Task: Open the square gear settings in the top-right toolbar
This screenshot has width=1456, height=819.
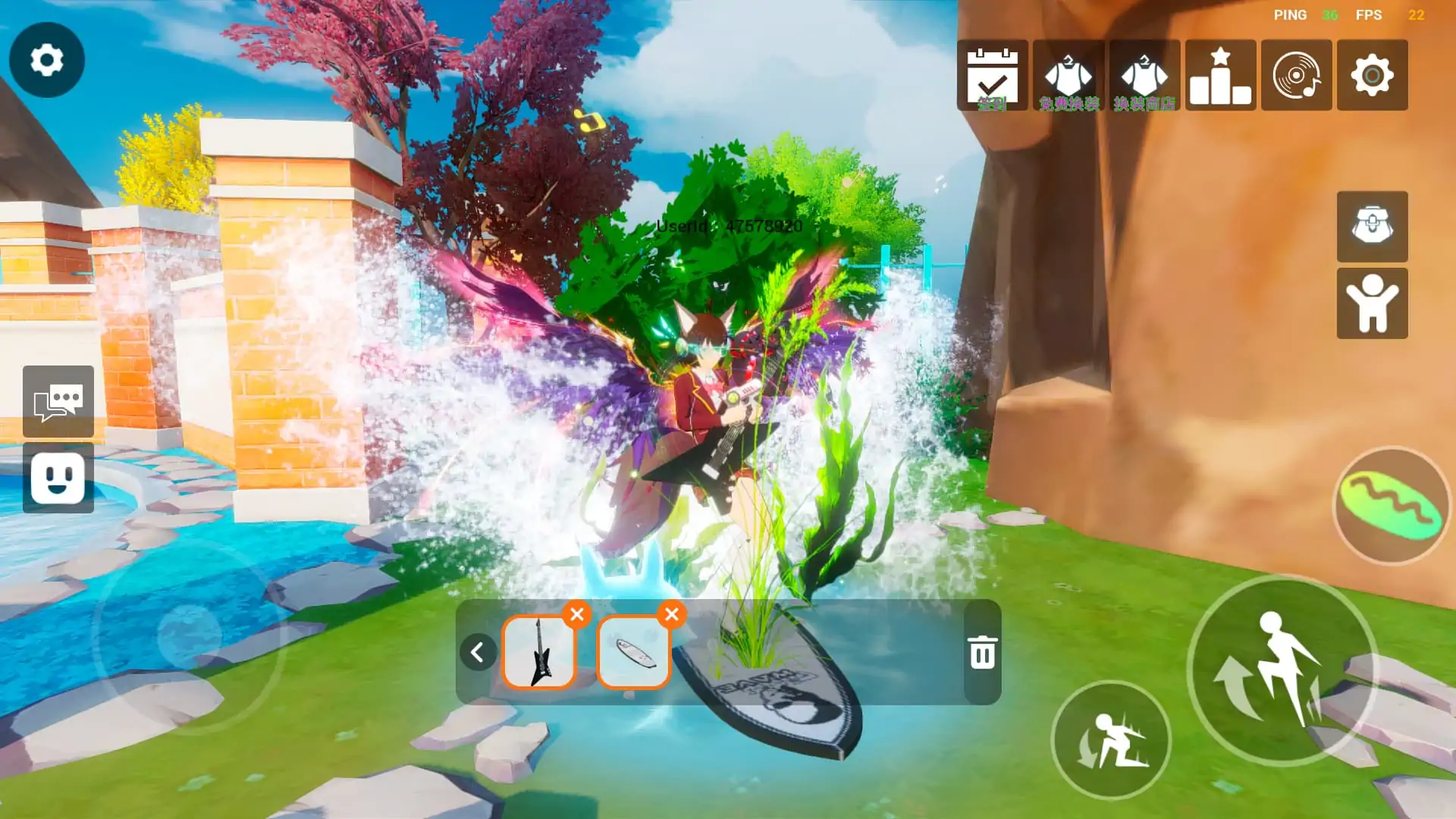Action: point(1372,75)
